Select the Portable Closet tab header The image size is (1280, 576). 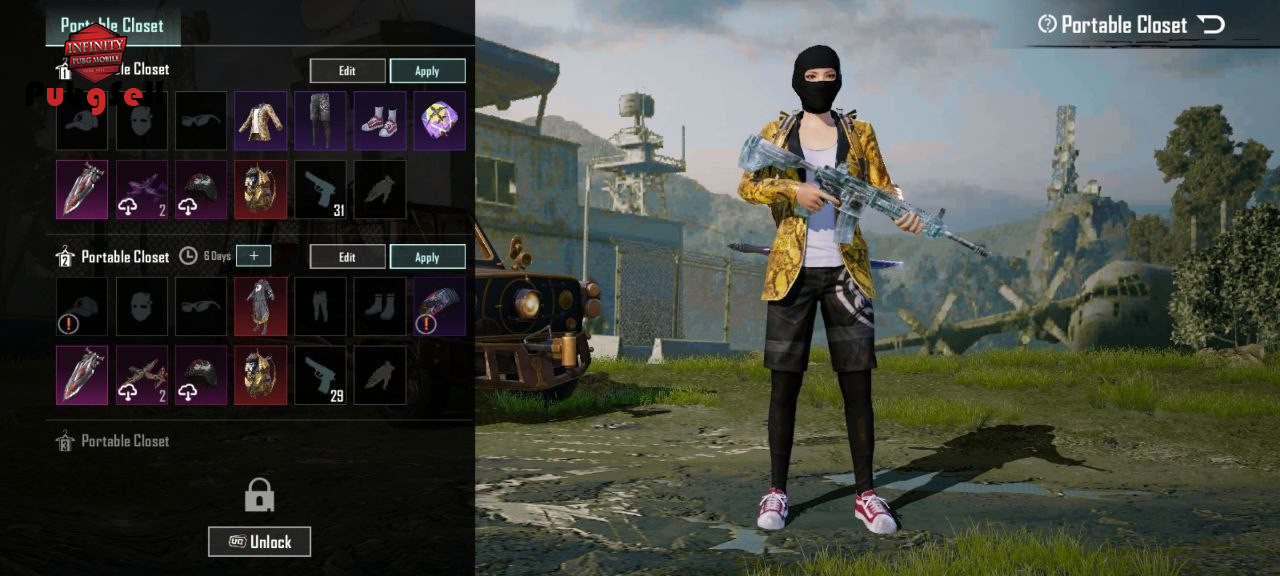112,26
